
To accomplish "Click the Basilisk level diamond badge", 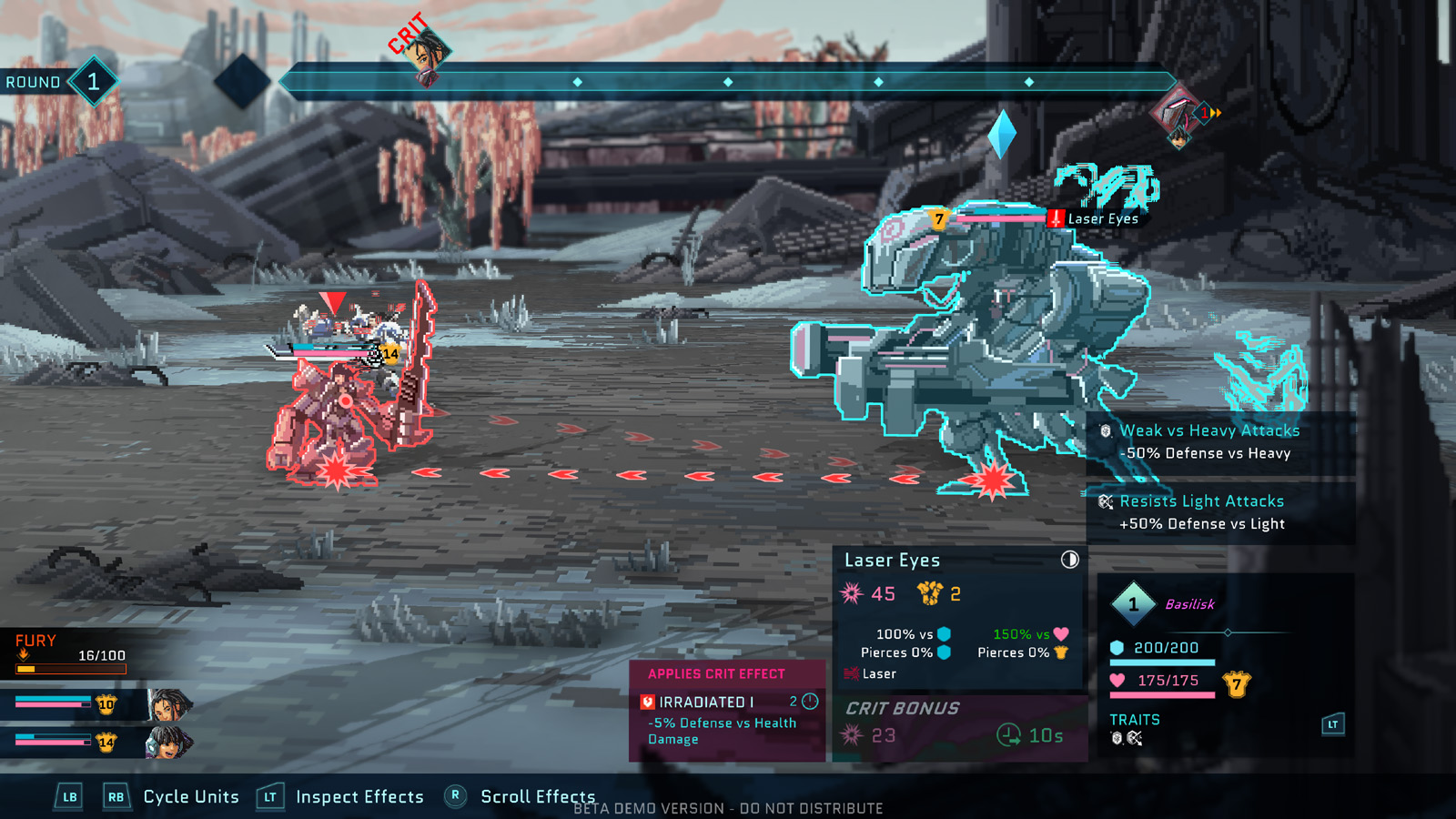I will pyautogui.click(x=1133, y=604).
